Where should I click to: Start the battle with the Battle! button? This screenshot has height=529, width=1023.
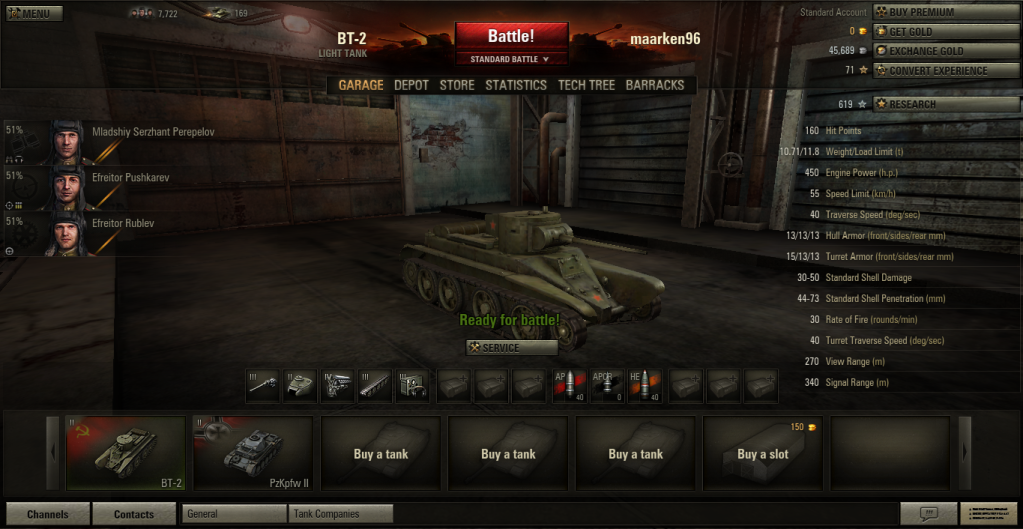pyautogui.click(x=511, y=36)
